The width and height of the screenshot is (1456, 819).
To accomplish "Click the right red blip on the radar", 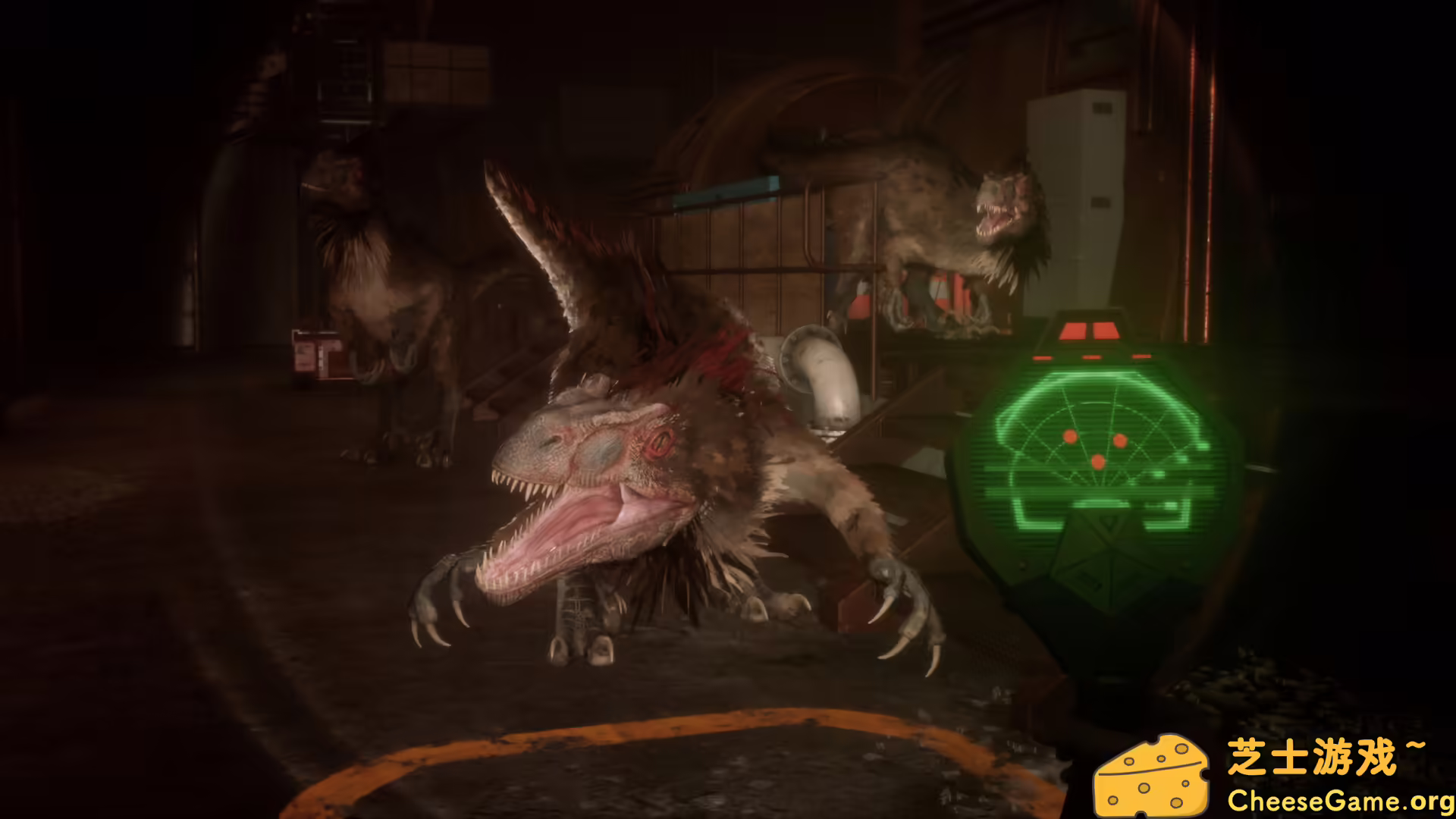I will click(x=1121, y=440).
